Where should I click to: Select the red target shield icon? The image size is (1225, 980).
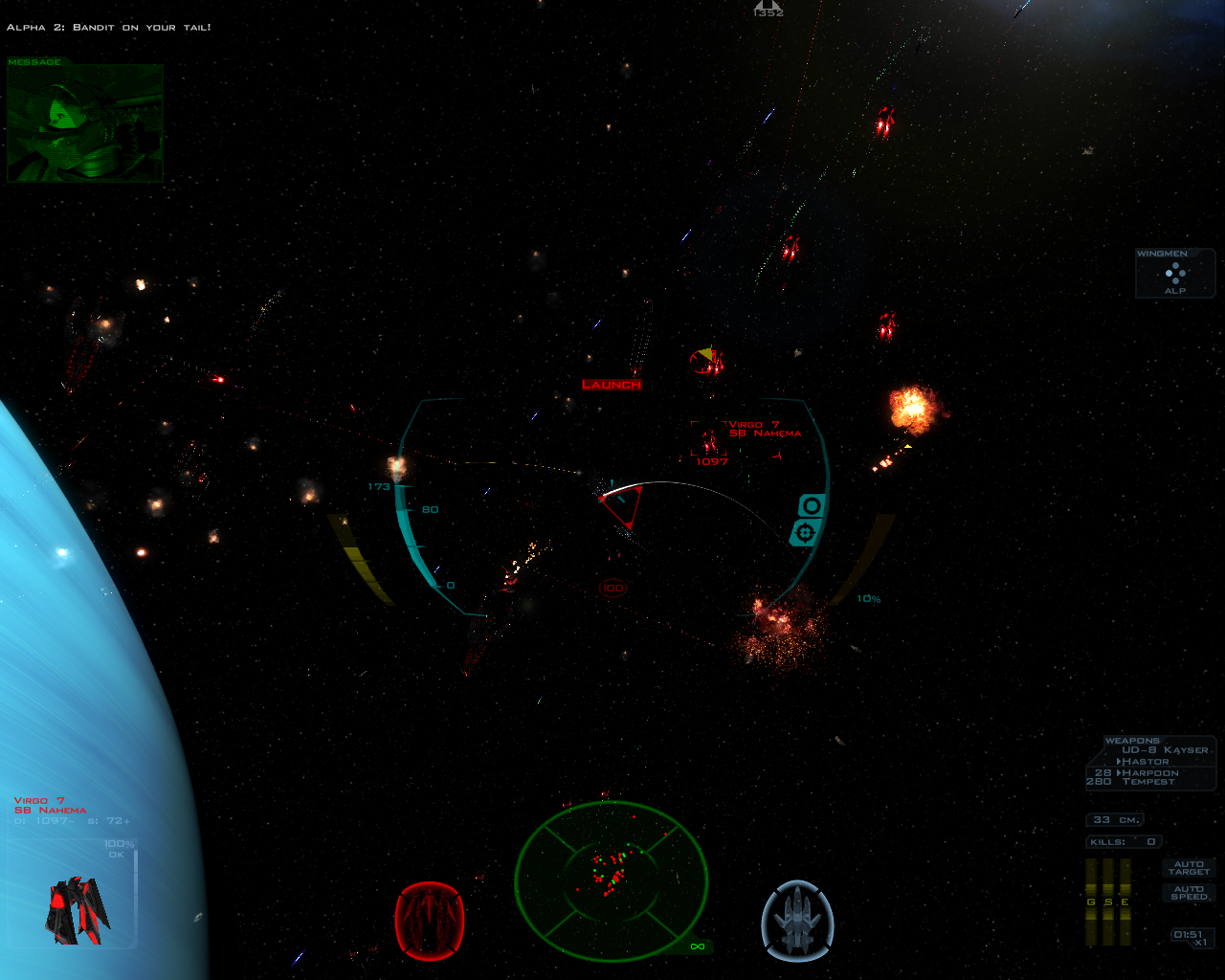(x=430, y=920)
